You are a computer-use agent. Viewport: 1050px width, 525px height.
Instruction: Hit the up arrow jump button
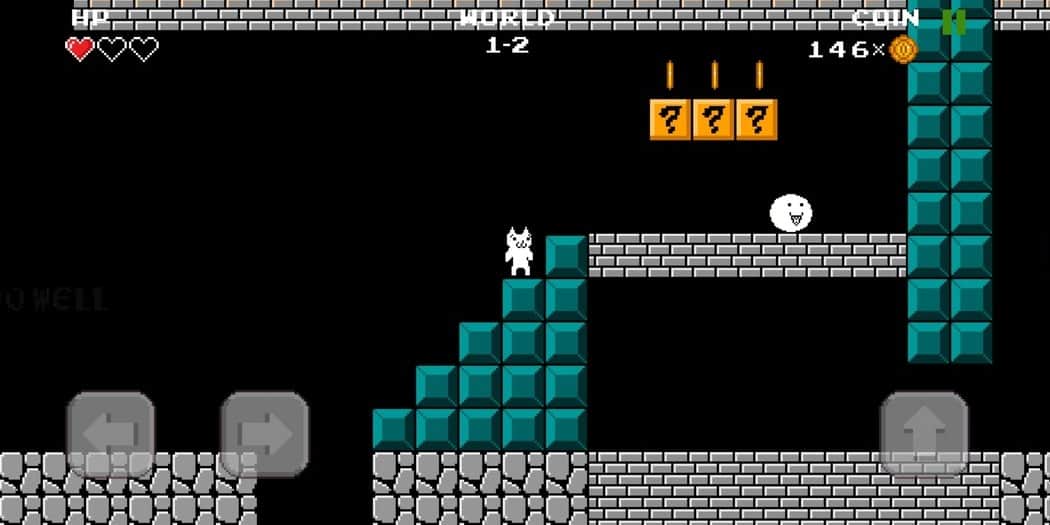tap(924, 434)
